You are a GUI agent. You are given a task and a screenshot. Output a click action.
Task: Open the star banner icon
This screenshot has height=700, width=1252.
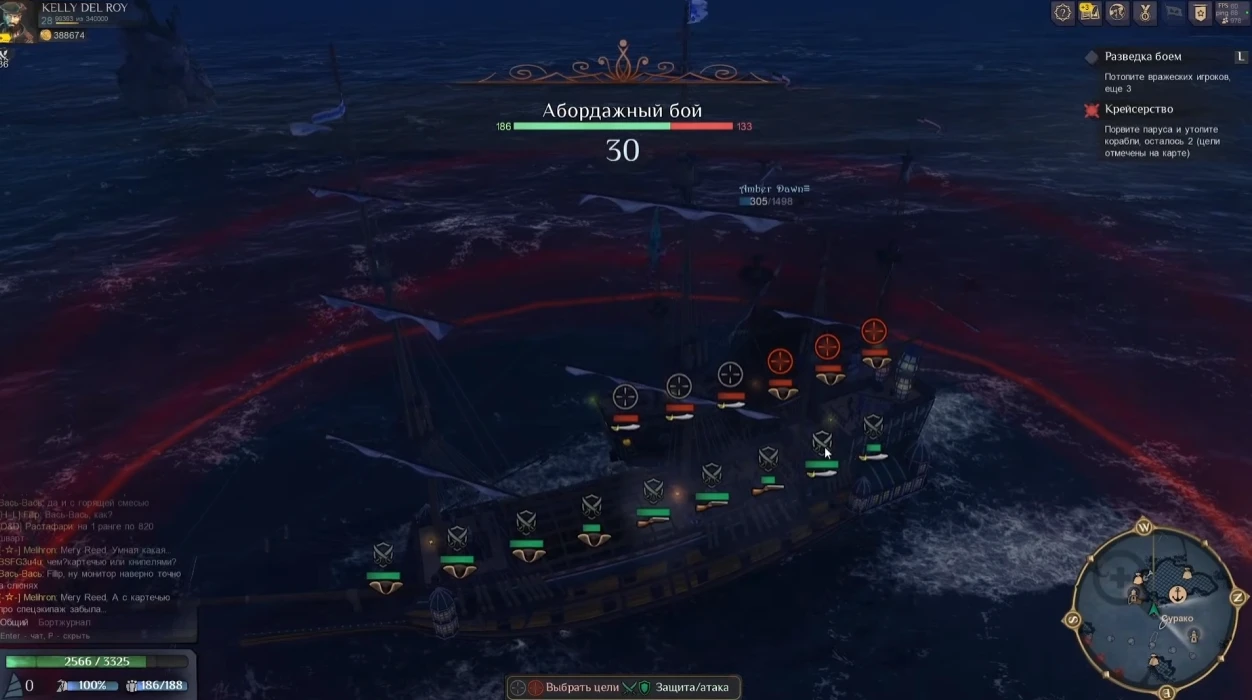[1198, 12]
